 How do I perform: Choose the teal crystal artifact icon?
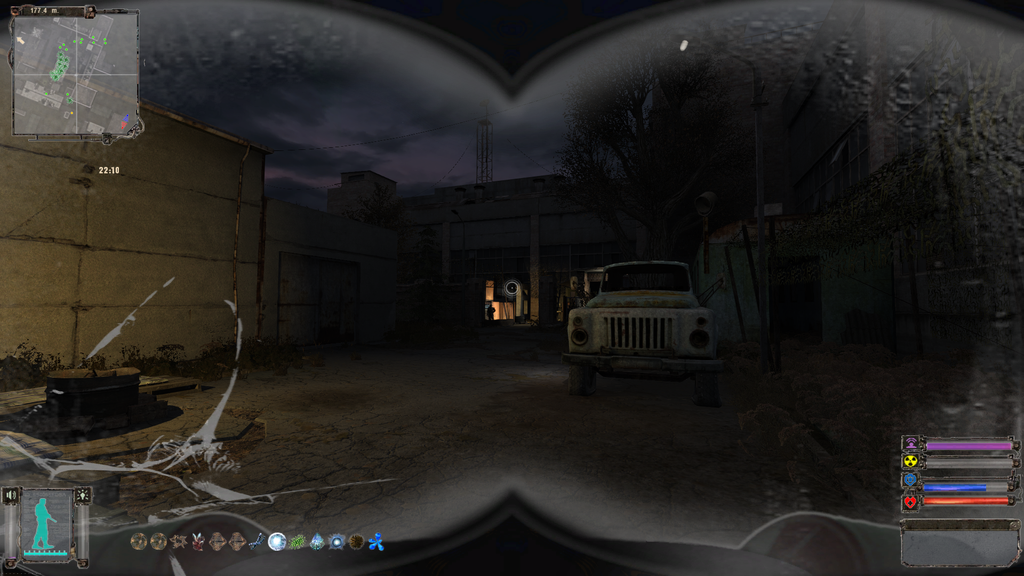[317, 542]
